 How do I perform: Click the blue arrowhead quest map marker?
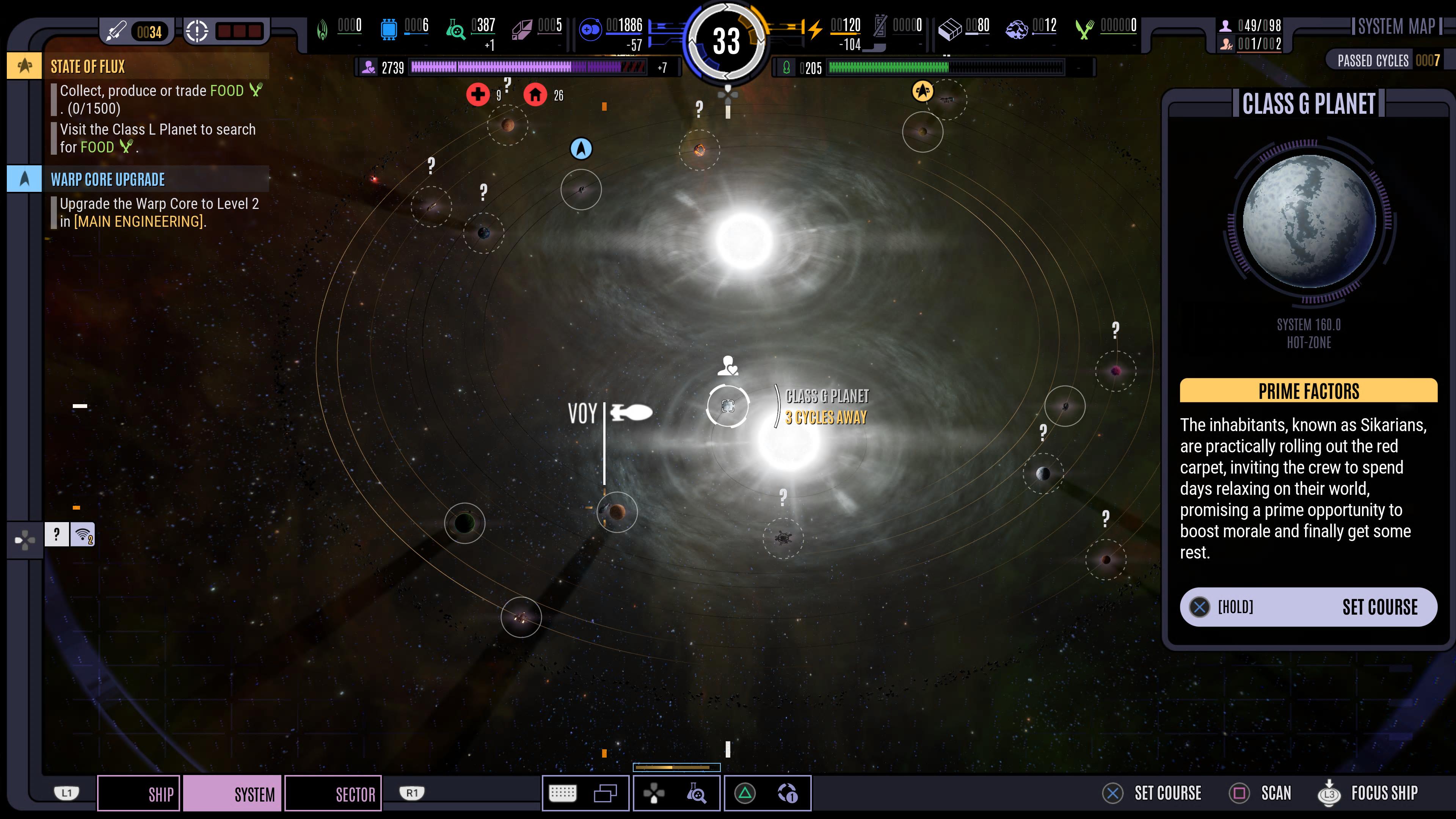(581, 149)
